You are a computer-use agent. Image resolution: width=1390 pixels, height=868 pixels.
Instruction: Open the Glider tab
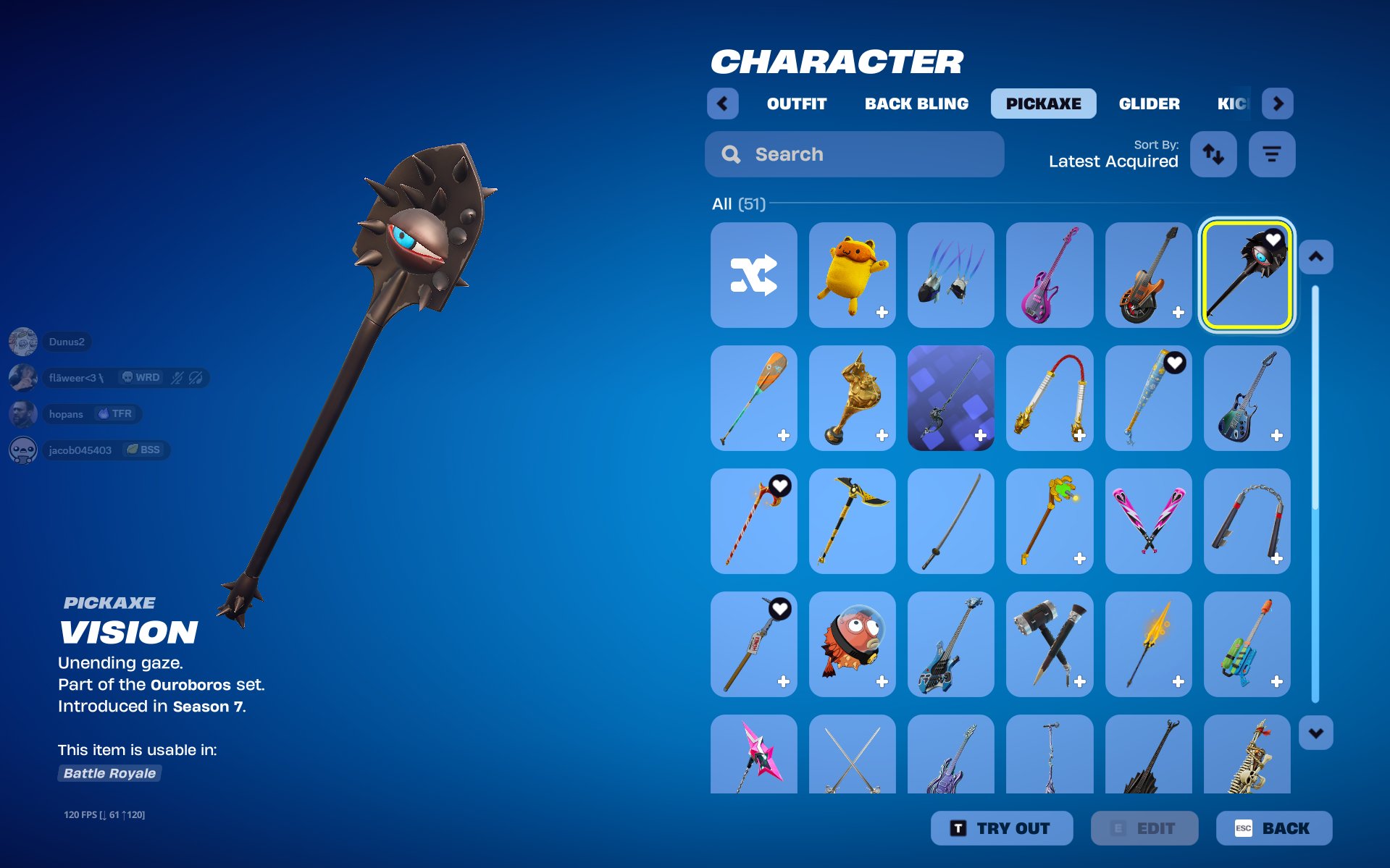click(x=1149, y=104)
